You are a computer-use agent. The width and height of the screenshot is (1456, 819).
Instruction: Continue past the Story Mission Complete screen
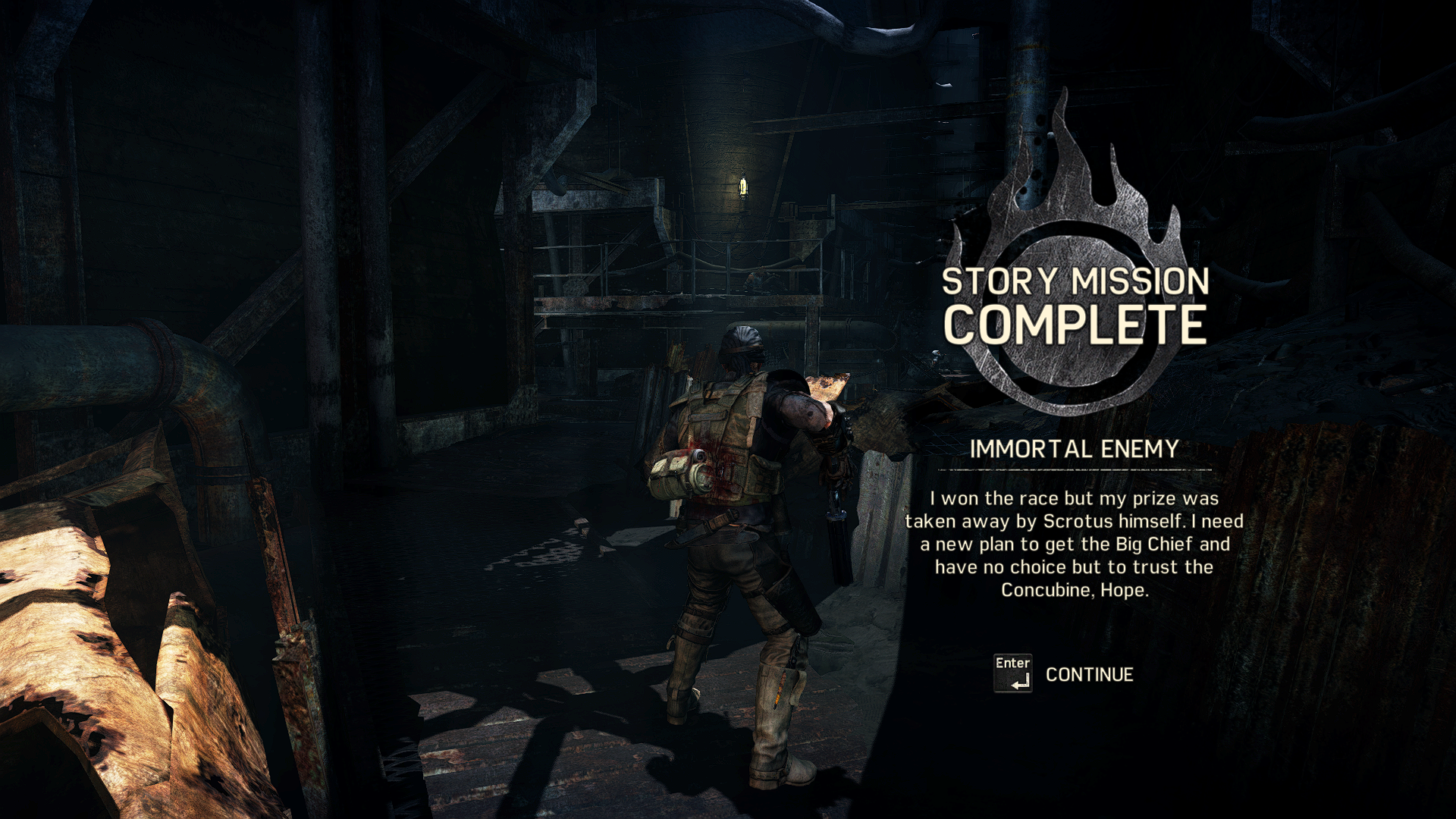pos(1088,674)
